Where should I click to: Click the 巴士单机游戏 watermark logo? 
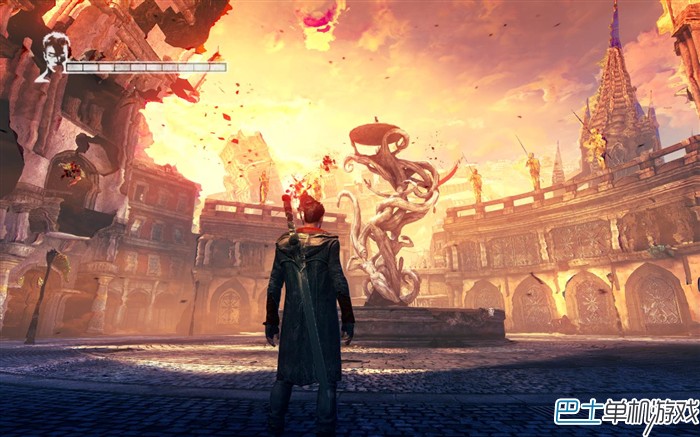pyautogui.click(x=625, y=410)
